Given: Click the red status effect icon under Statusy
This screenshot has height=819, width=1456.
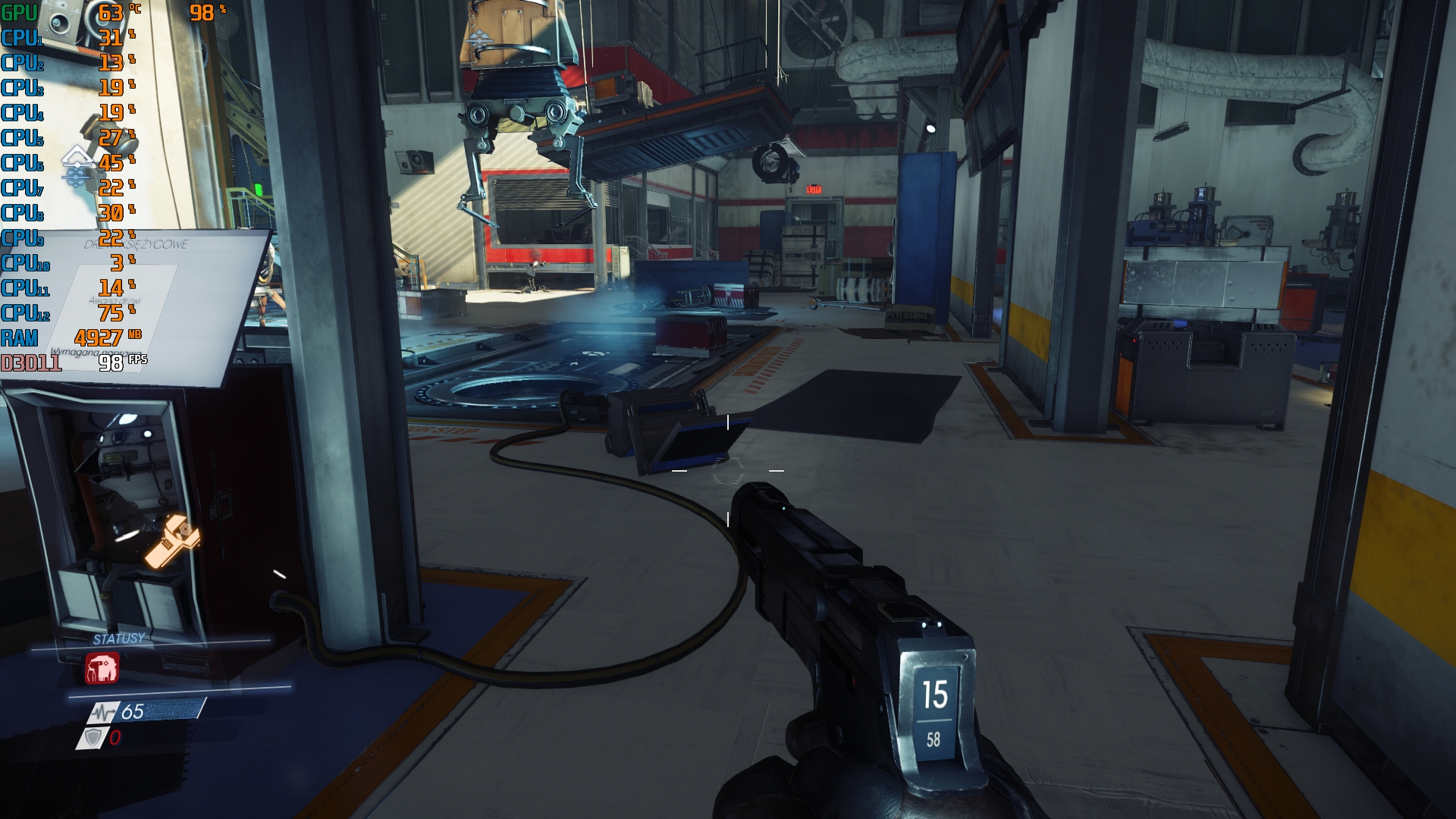Looking at the screenshot, I should coord(102,669).
